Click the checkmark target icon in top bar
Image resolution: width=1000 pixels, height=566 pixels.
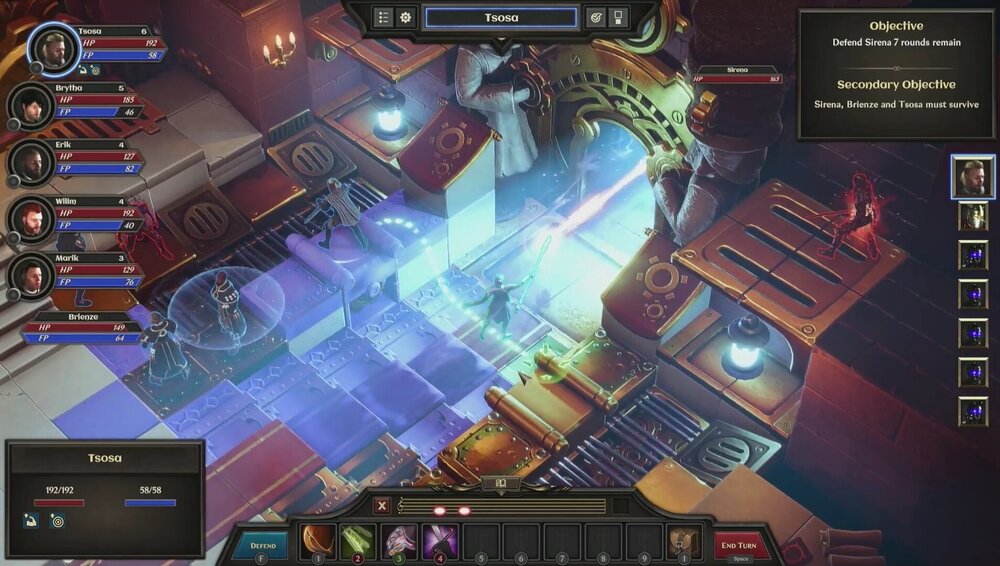pos(595,17)
